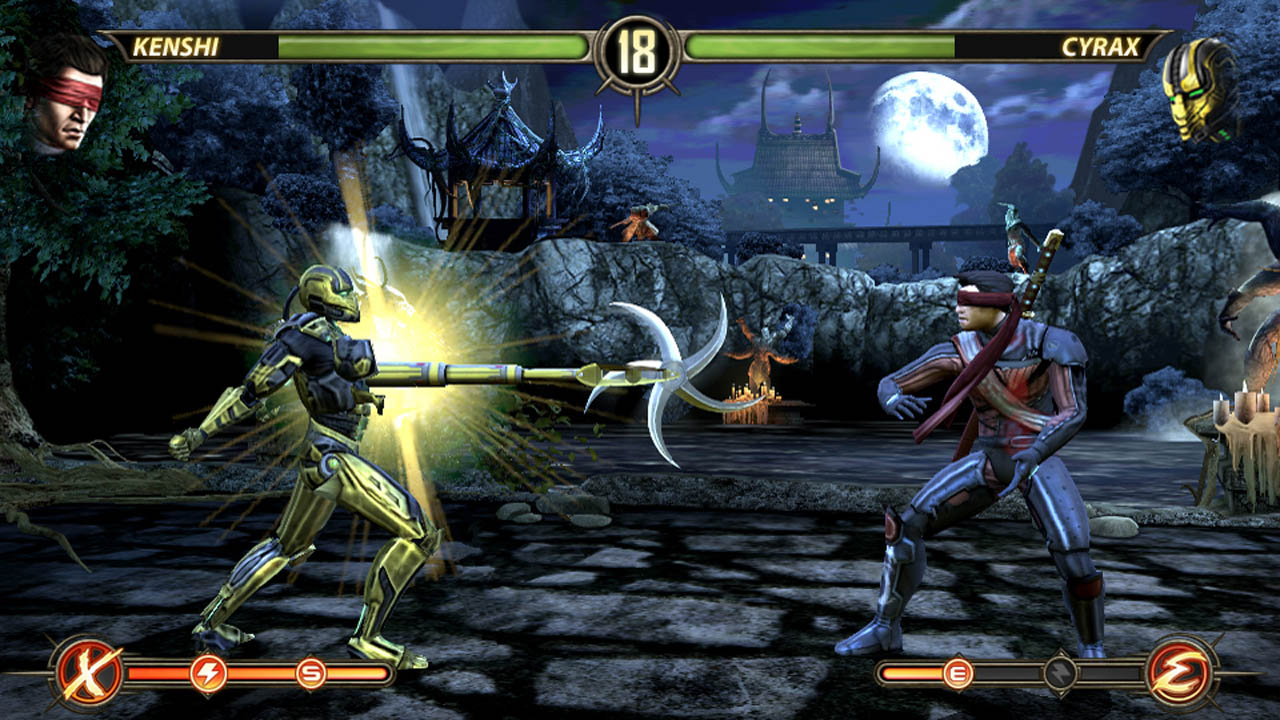Select the dimmed lightning icon on Cyrax's meter
This screenshot has height=720, width=1280.
(1060, 673)
